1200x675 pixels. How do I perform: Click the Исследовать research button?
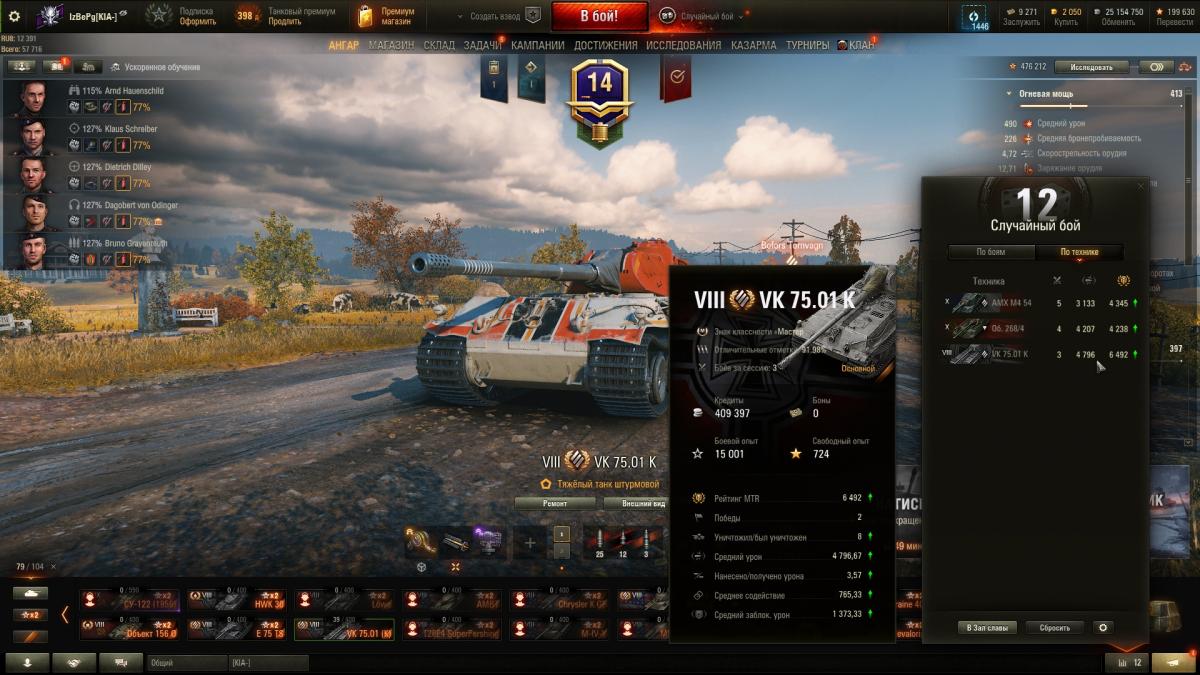(1090, 67)
